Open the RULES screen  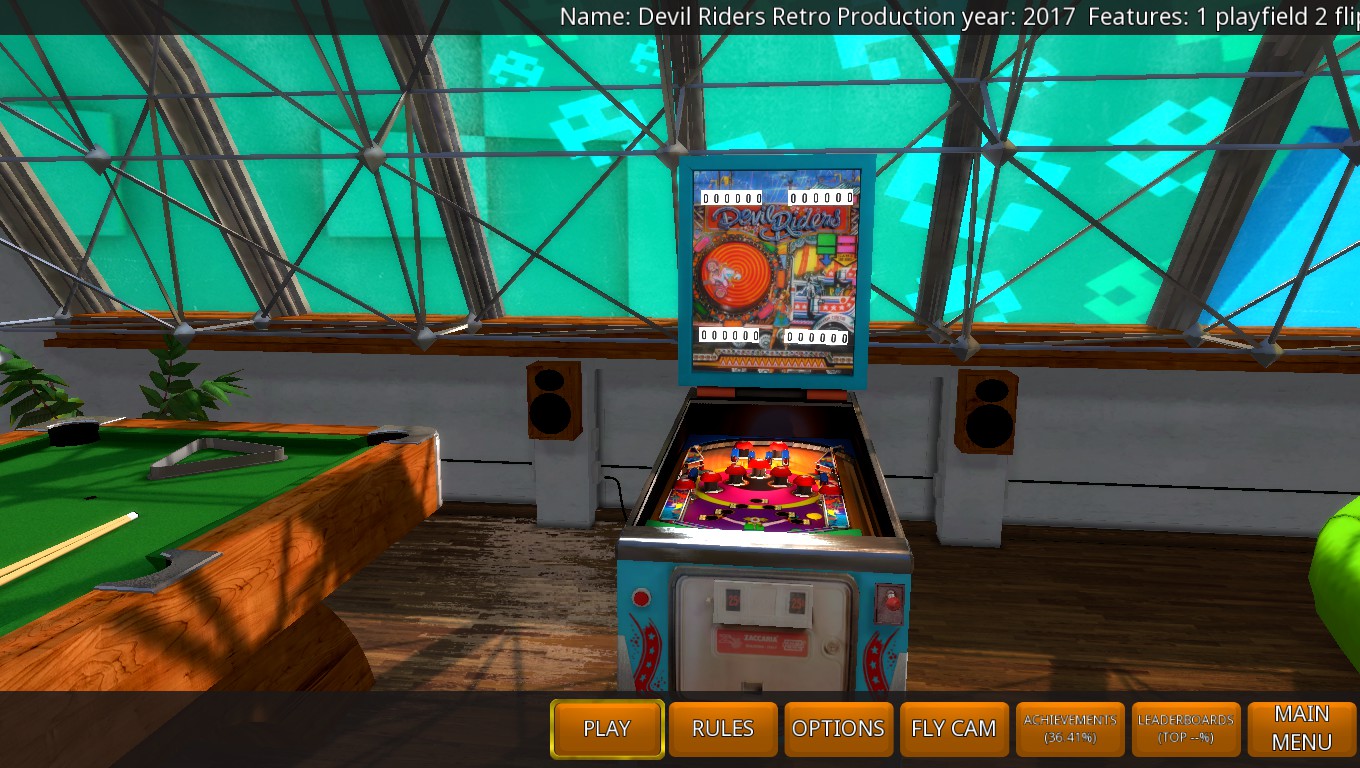tap(723, 728)
